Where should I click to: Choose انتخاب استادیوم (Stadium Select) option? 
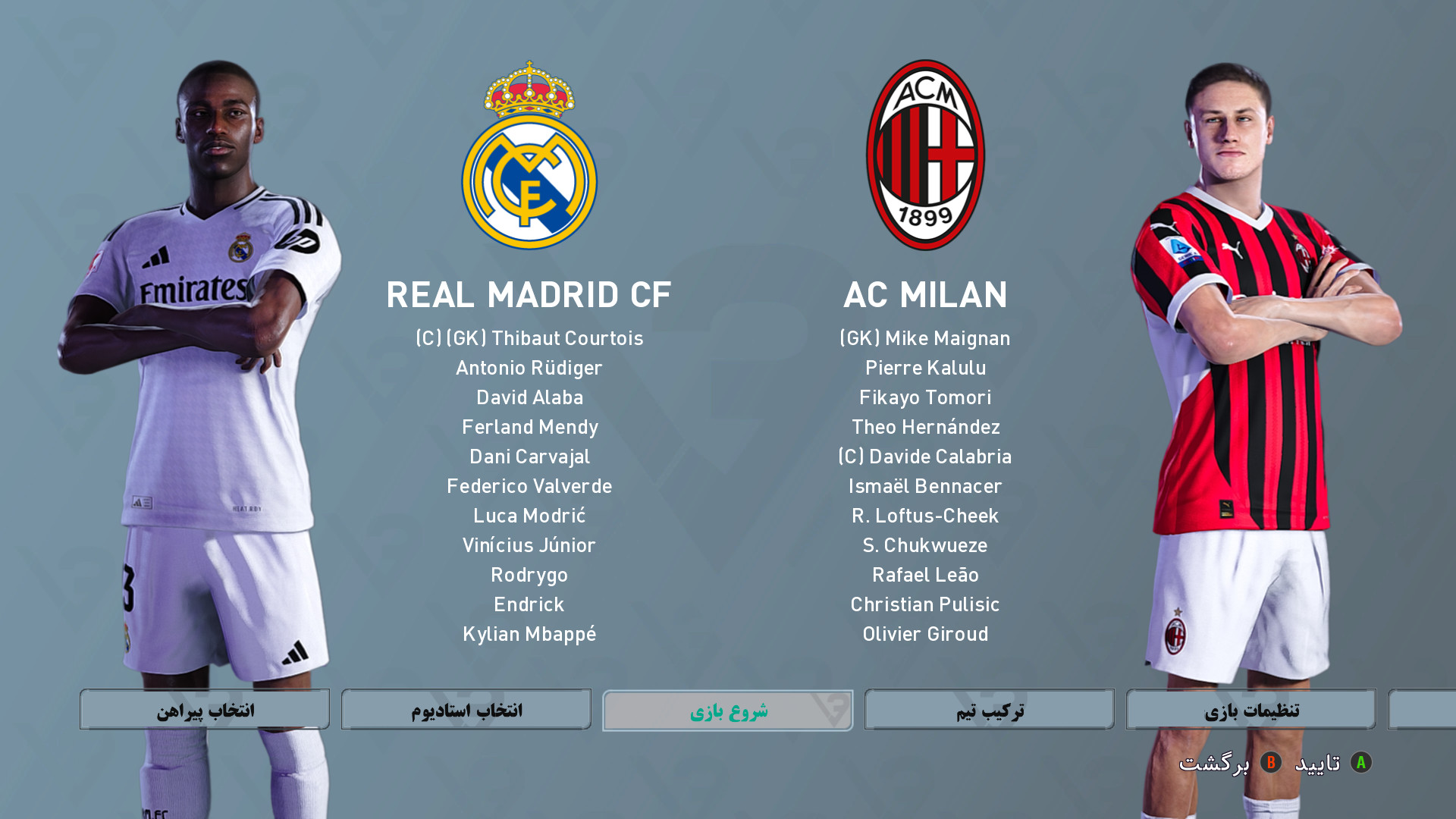coord(466,710)
